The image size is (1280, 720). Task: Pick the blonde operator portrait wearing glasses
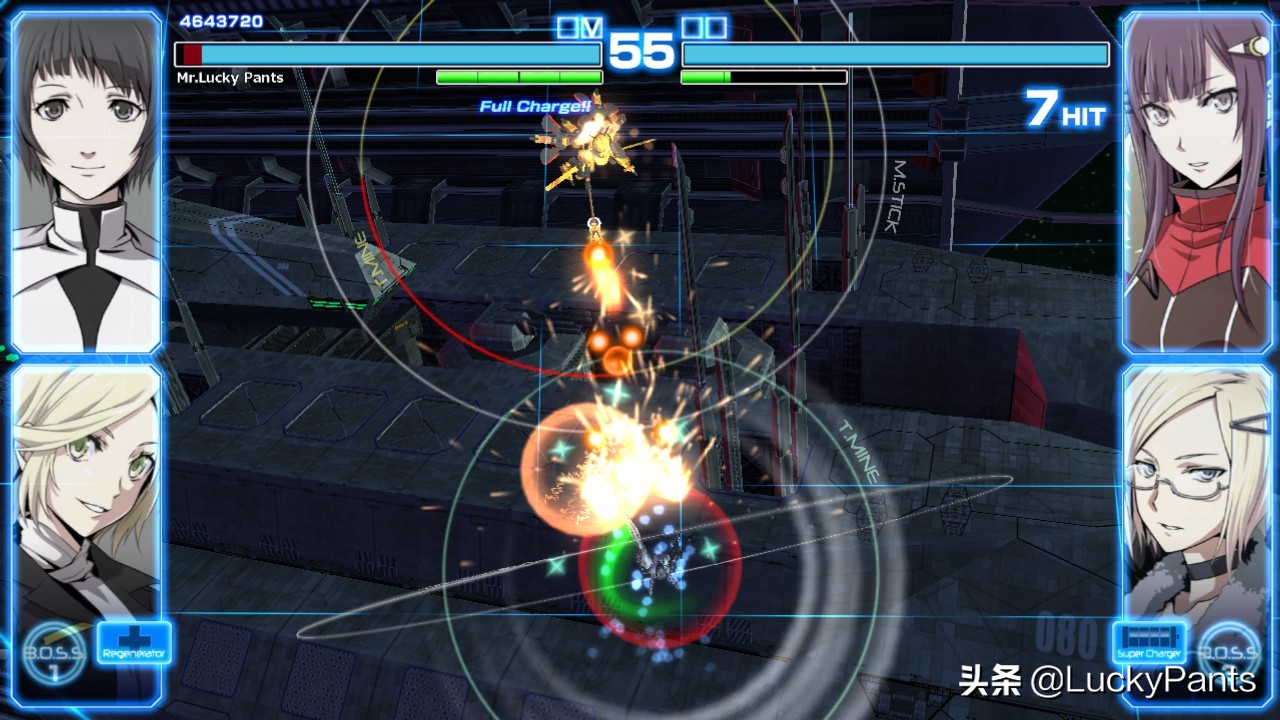(1195, 490)
